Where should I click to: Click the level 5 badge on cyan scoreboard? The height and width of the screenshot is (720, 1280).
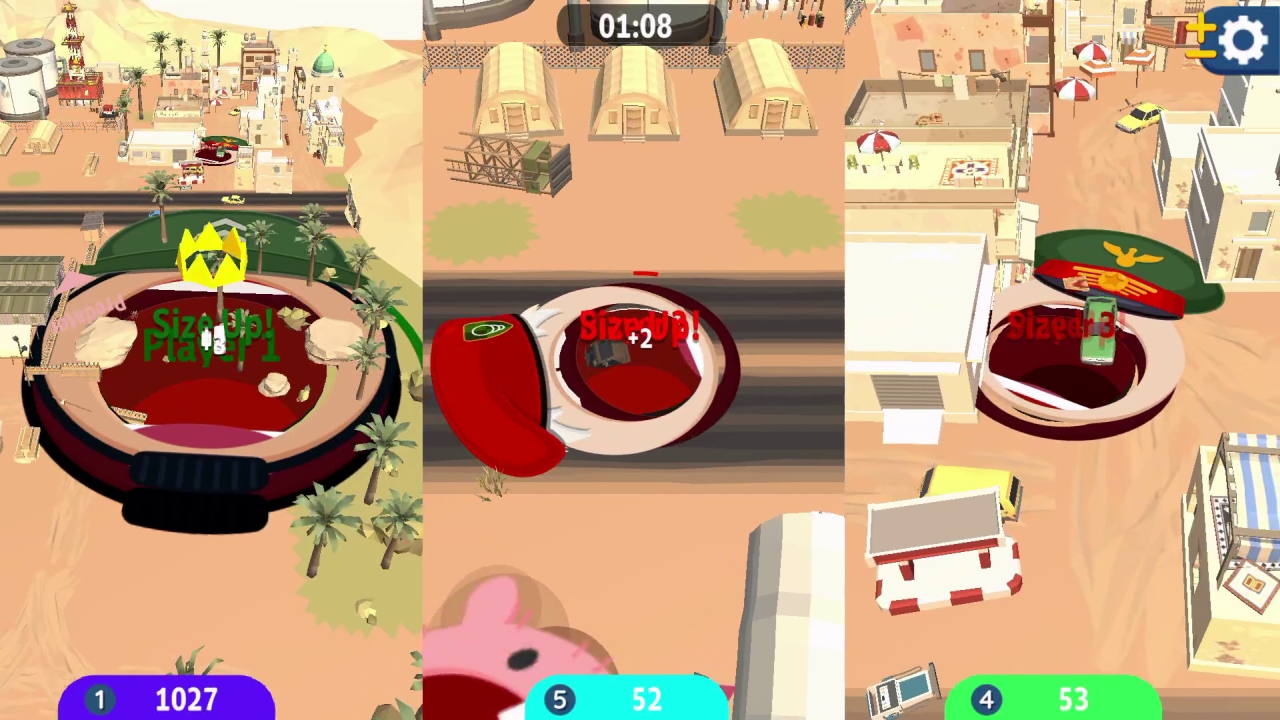(559, 699)
